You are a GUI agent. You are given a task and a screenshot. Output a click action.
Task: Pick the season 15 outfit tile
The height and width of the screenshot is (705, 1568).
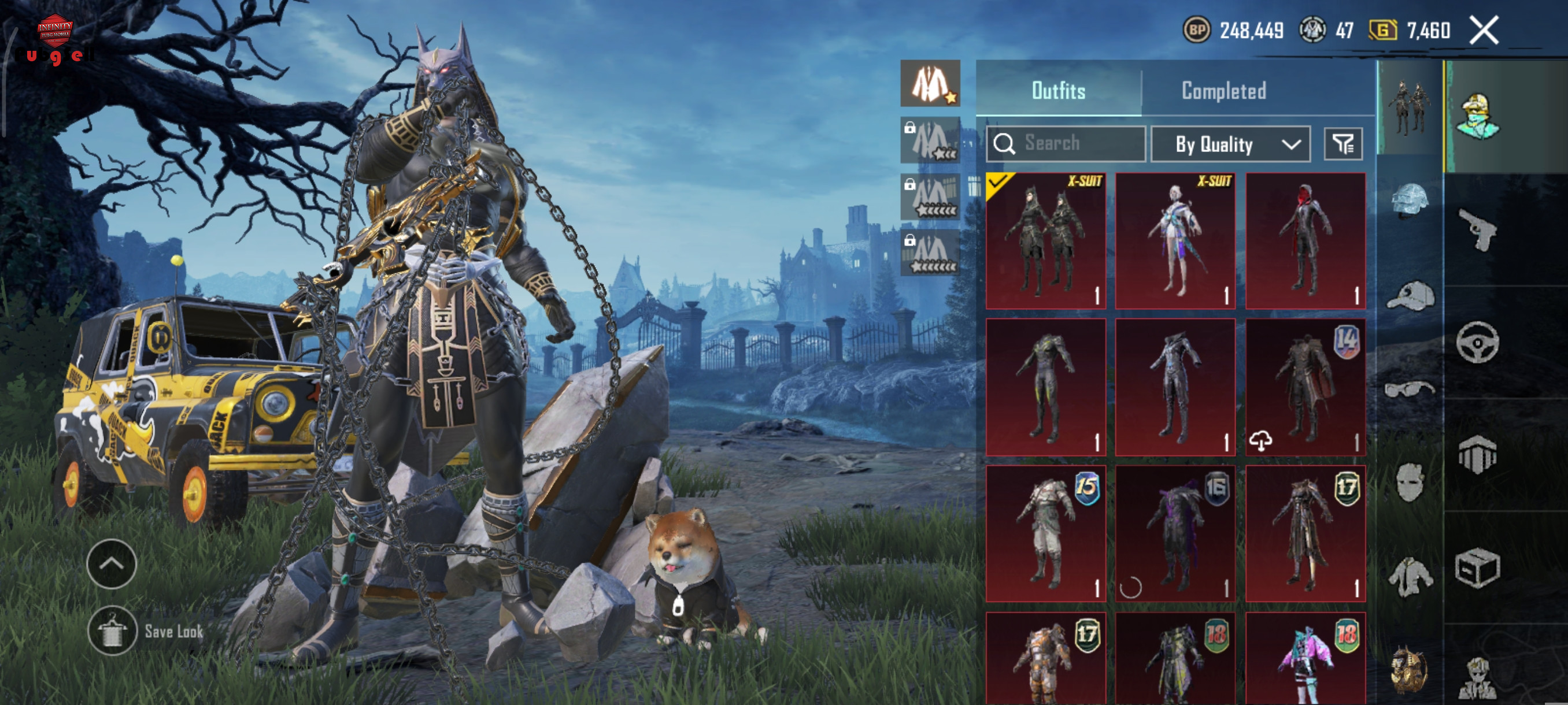1045,533
